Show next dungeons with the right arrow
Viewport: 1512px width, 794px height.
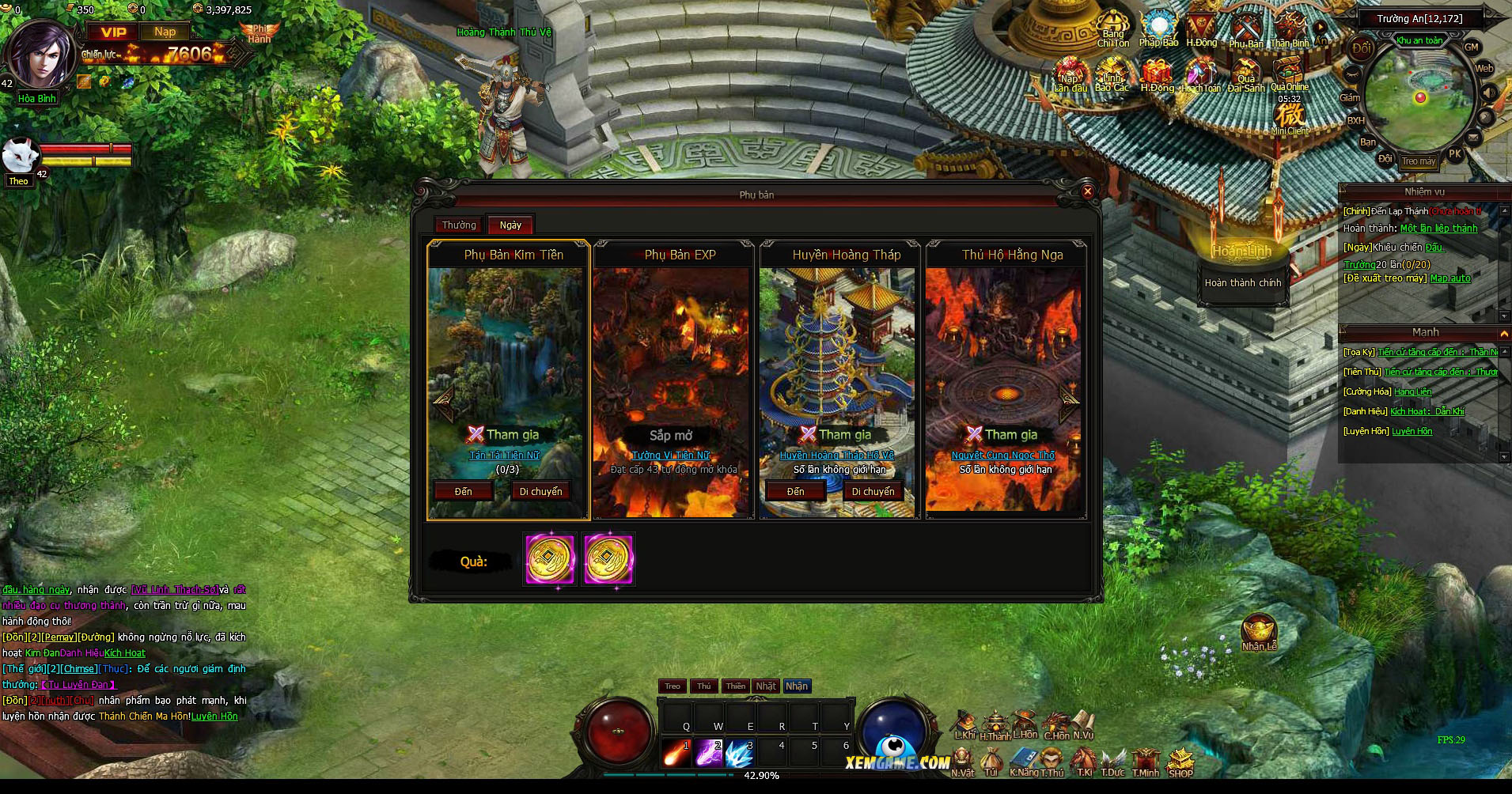click(x=1068, y=403)
